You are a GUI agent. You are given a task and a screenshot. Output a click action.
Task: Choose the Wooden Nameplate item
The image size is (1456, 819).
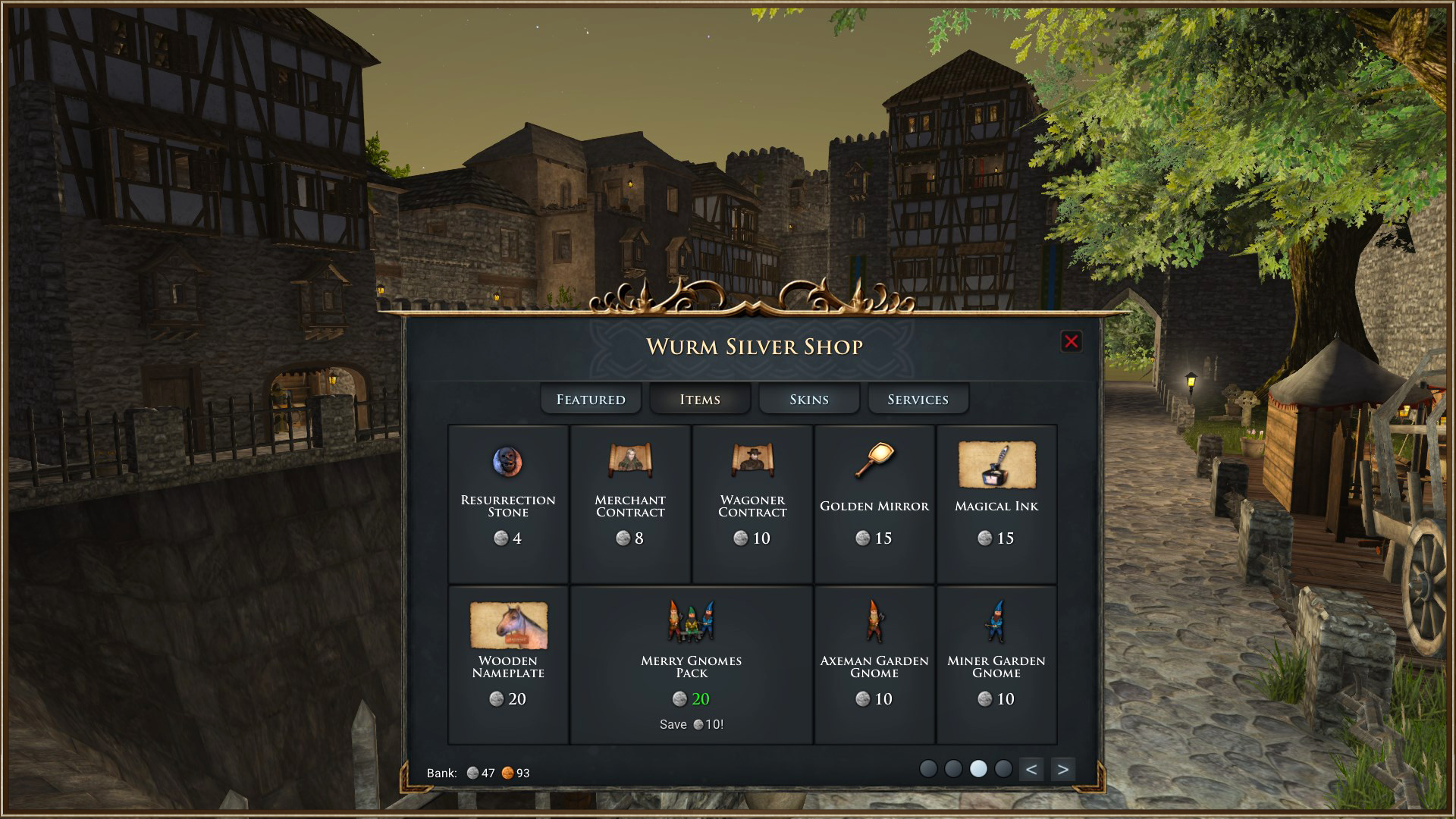[508, 664]
